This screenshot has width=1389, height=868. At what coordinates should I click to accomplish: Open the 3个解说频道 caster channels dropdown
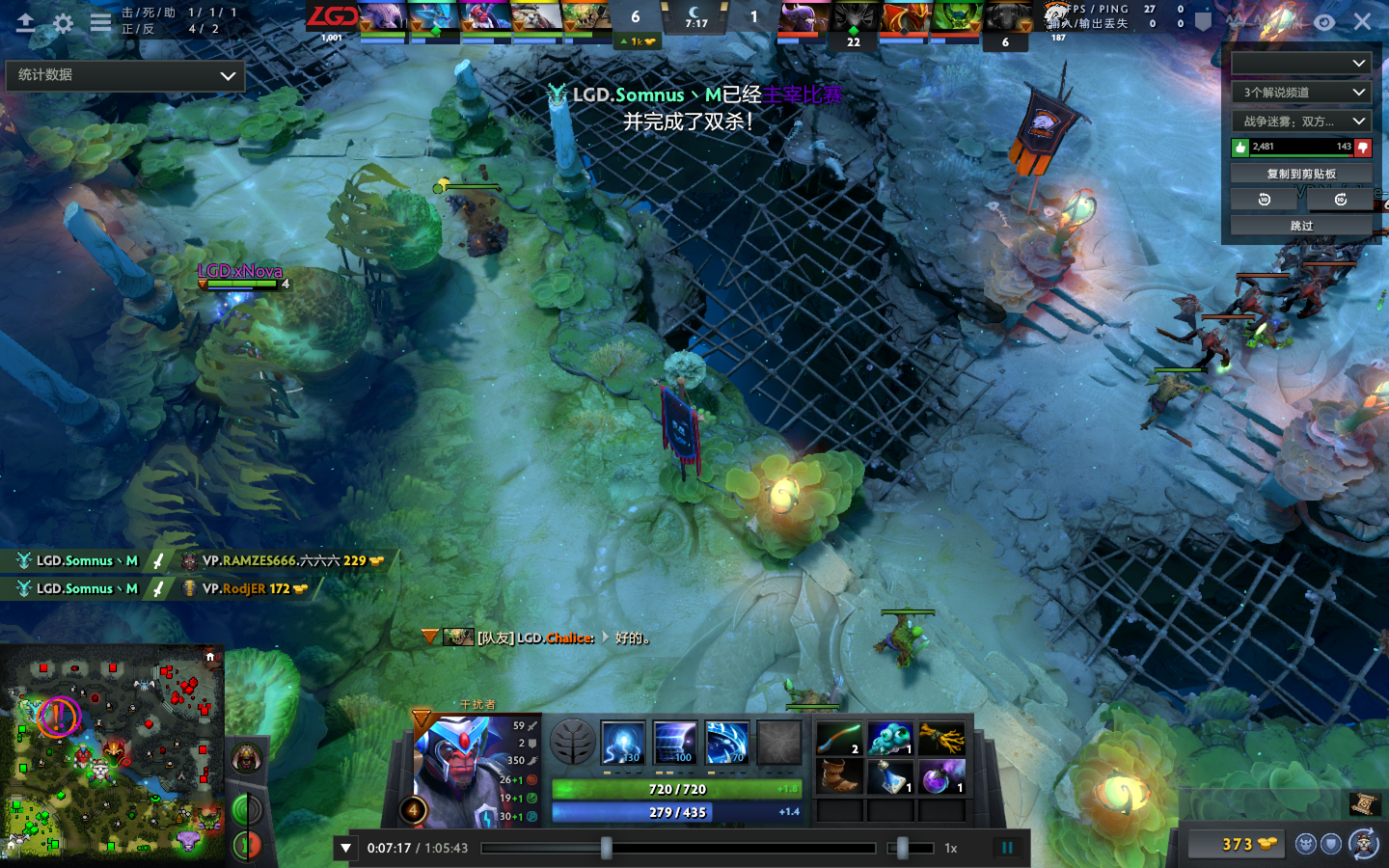(1301, 93)
